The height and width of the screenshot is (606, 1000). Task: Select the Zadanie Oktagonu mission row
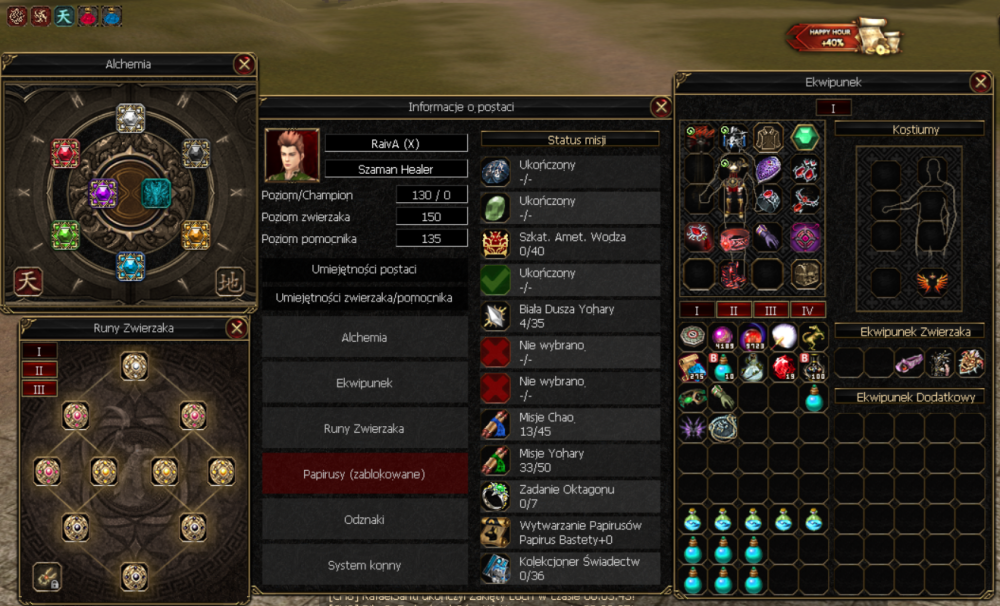[570, 495]
